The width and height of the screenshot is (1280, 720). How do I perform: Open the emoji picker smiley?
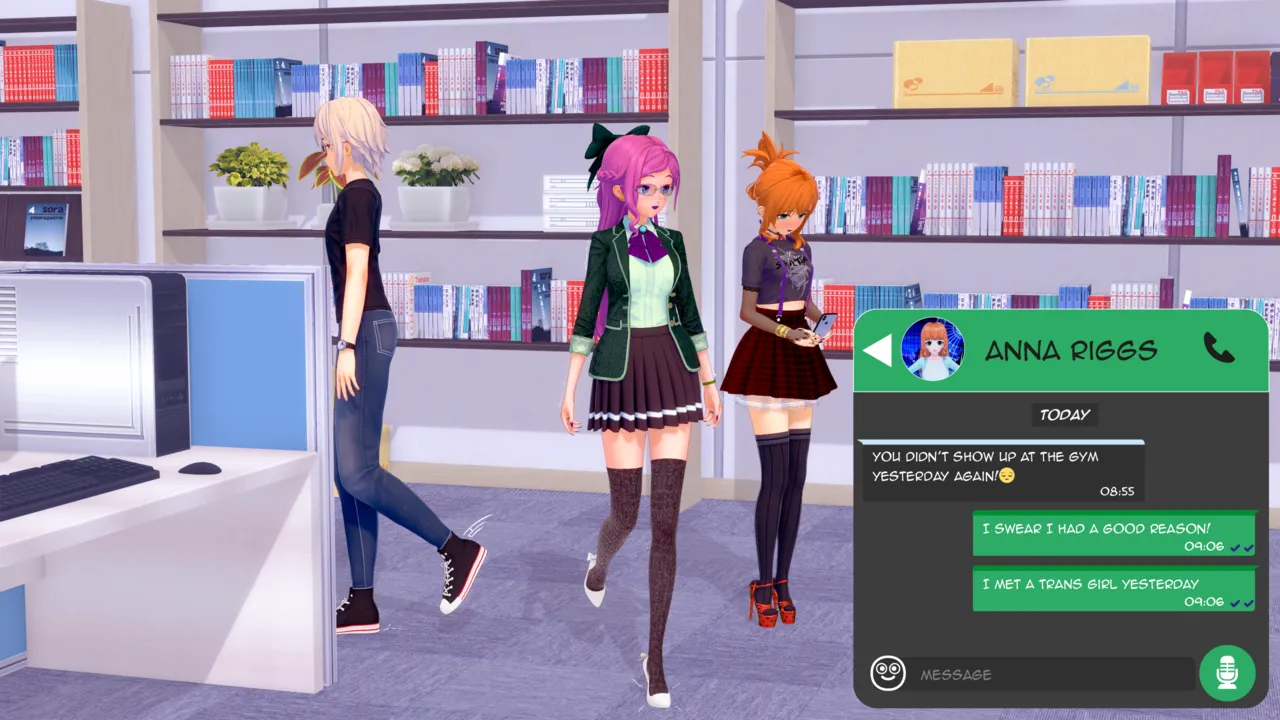[887, 673]
